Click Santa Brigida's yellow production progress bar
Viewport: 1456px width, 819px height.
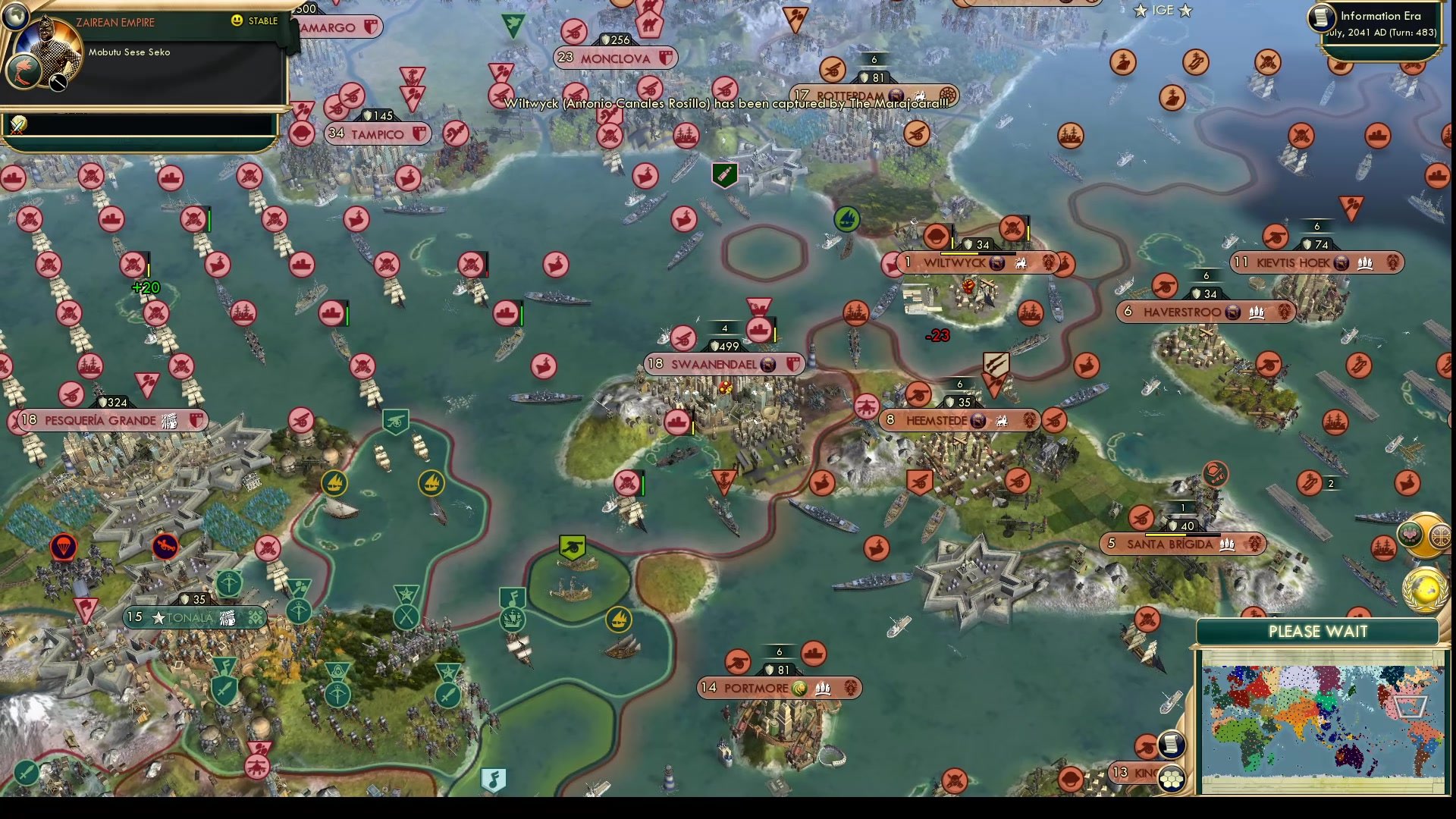point(1165,535)
